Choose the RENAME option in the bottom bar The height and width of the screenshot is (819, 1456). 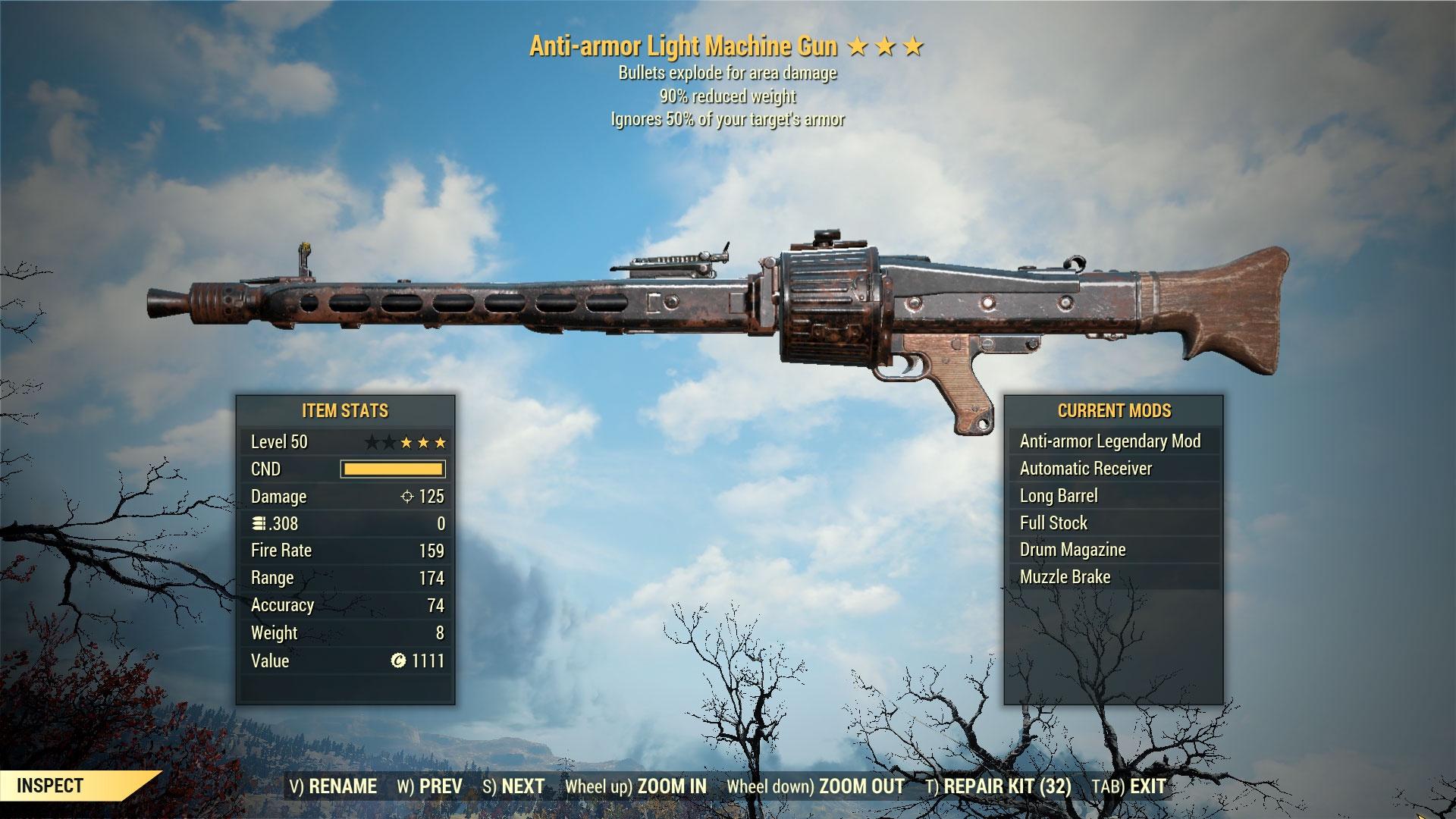point(333,786)
